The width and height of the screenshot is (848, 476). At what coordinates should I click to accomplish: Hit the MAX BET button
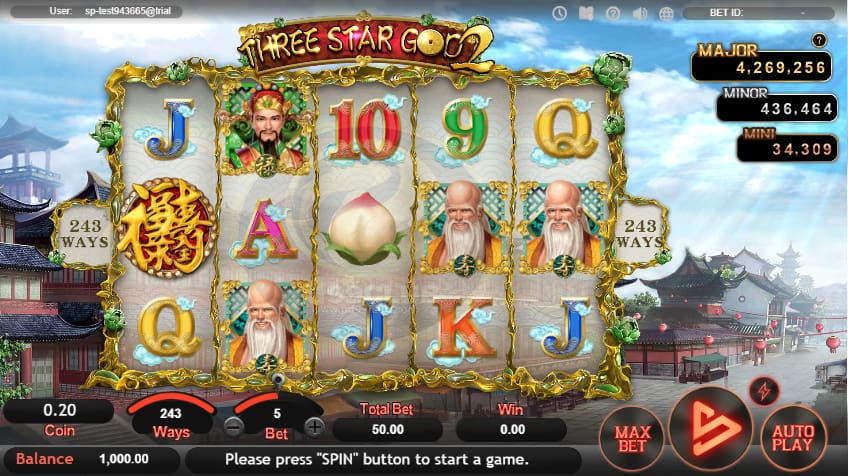coord(632,437)
